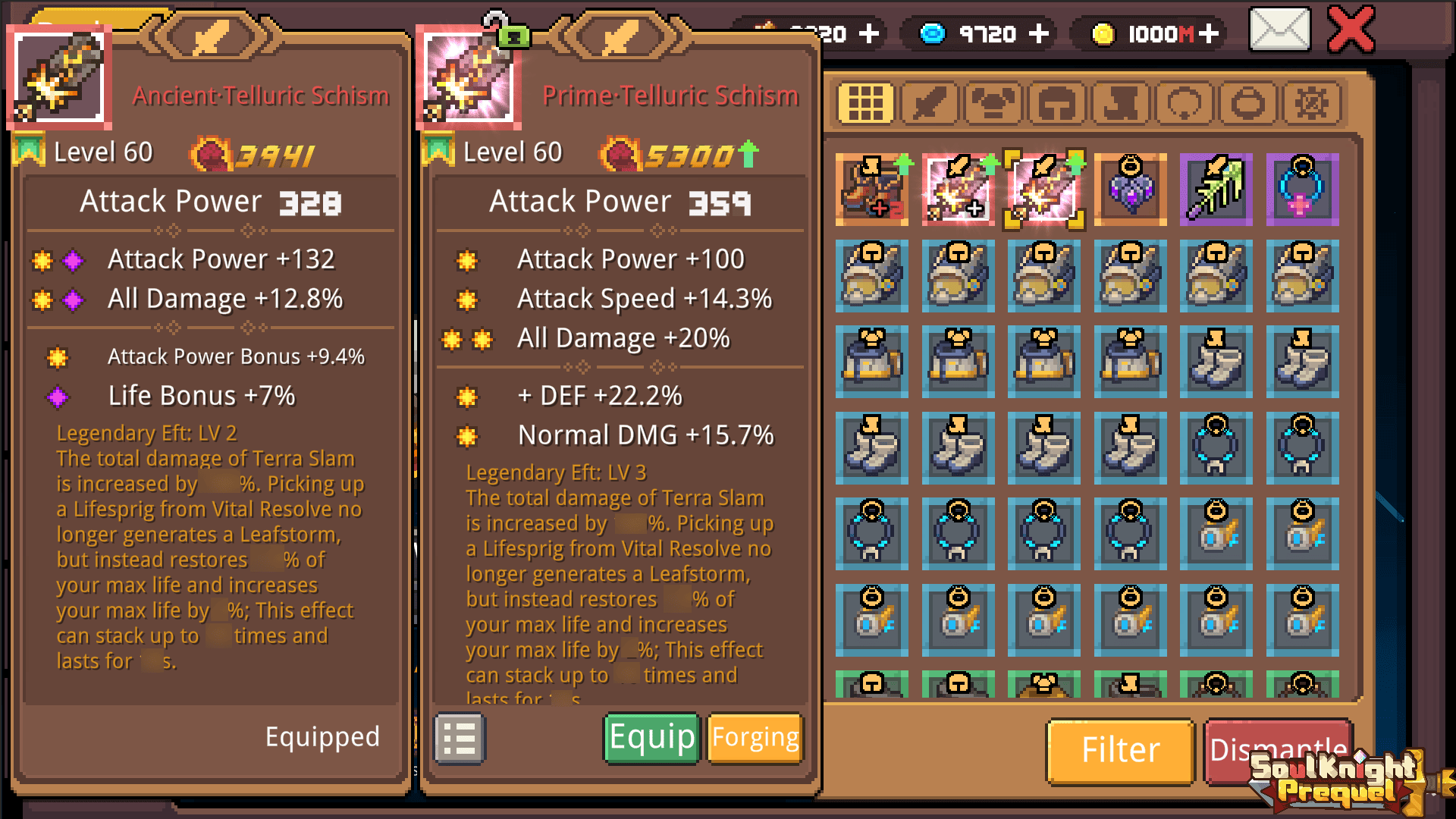Image resolution: width=1456 pixels, height=819 pixels.
Task: Add more blue gems with the plus
Action: tap(1039, 34)
